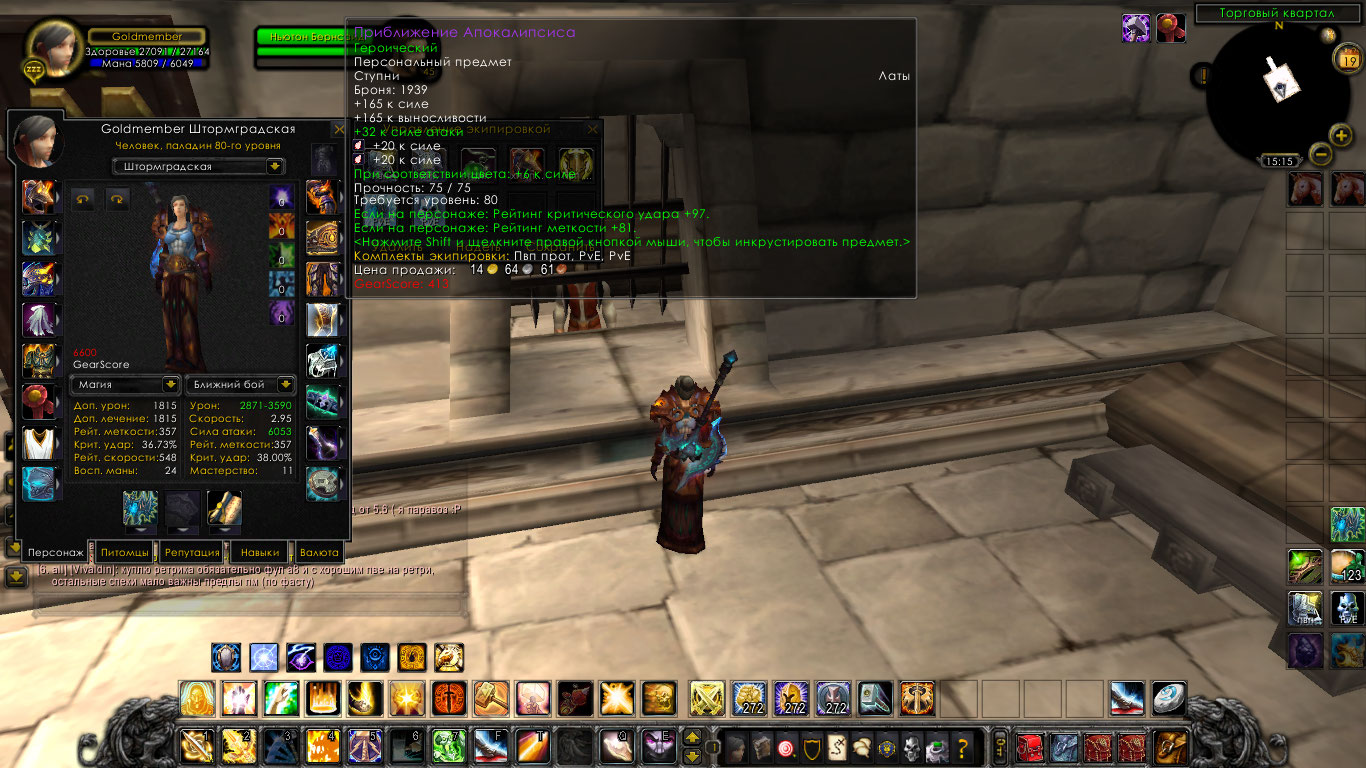This screenshot has width=1366, height=768.
Task: Switch to the Валюта tab
Action: (x=320, y=552)
